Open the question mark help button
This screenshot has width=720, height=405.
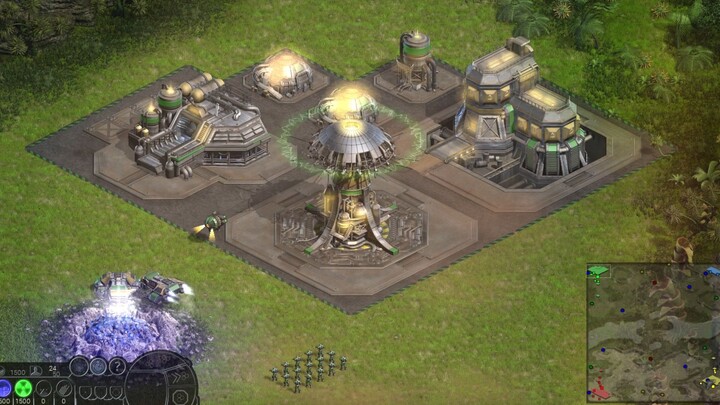(118, 366)
